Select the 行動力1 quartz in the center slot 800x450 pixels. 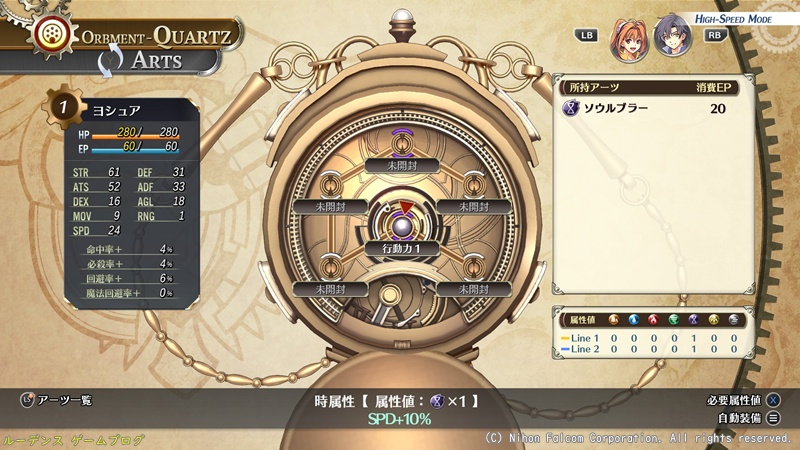point(400,246)
